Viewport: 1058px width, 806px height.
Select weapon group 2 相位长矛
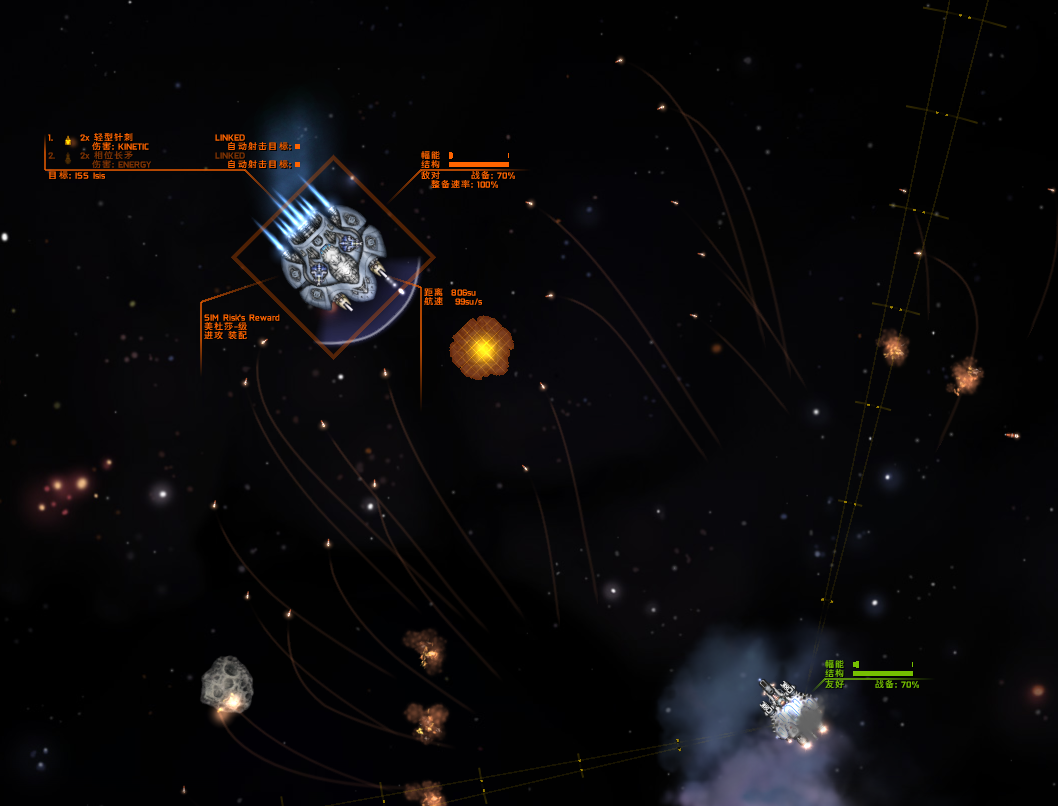[x=107, y=156]
